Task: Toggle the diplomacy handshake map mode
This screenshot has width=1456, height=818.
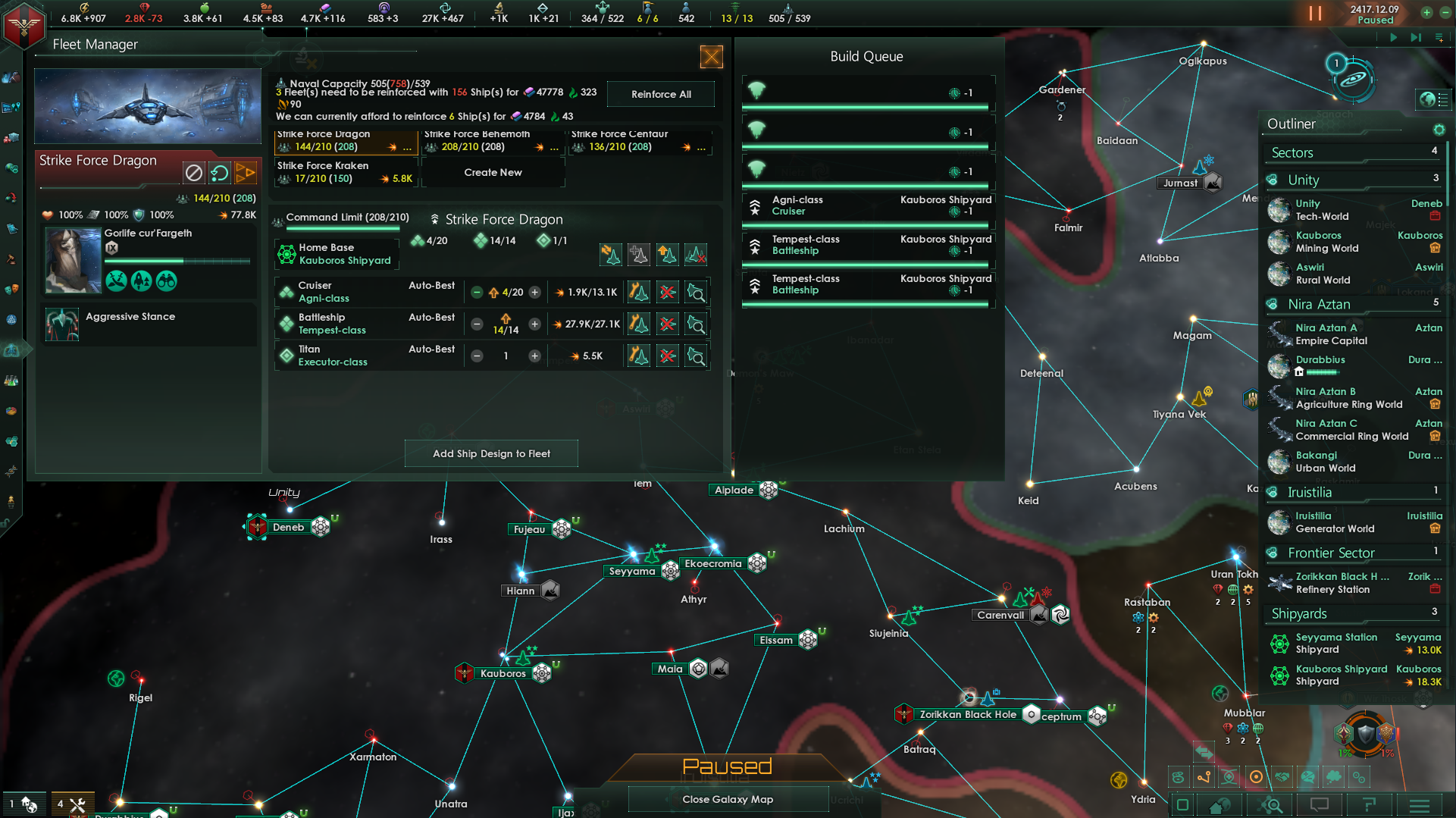Action: tap(1282, 776)
